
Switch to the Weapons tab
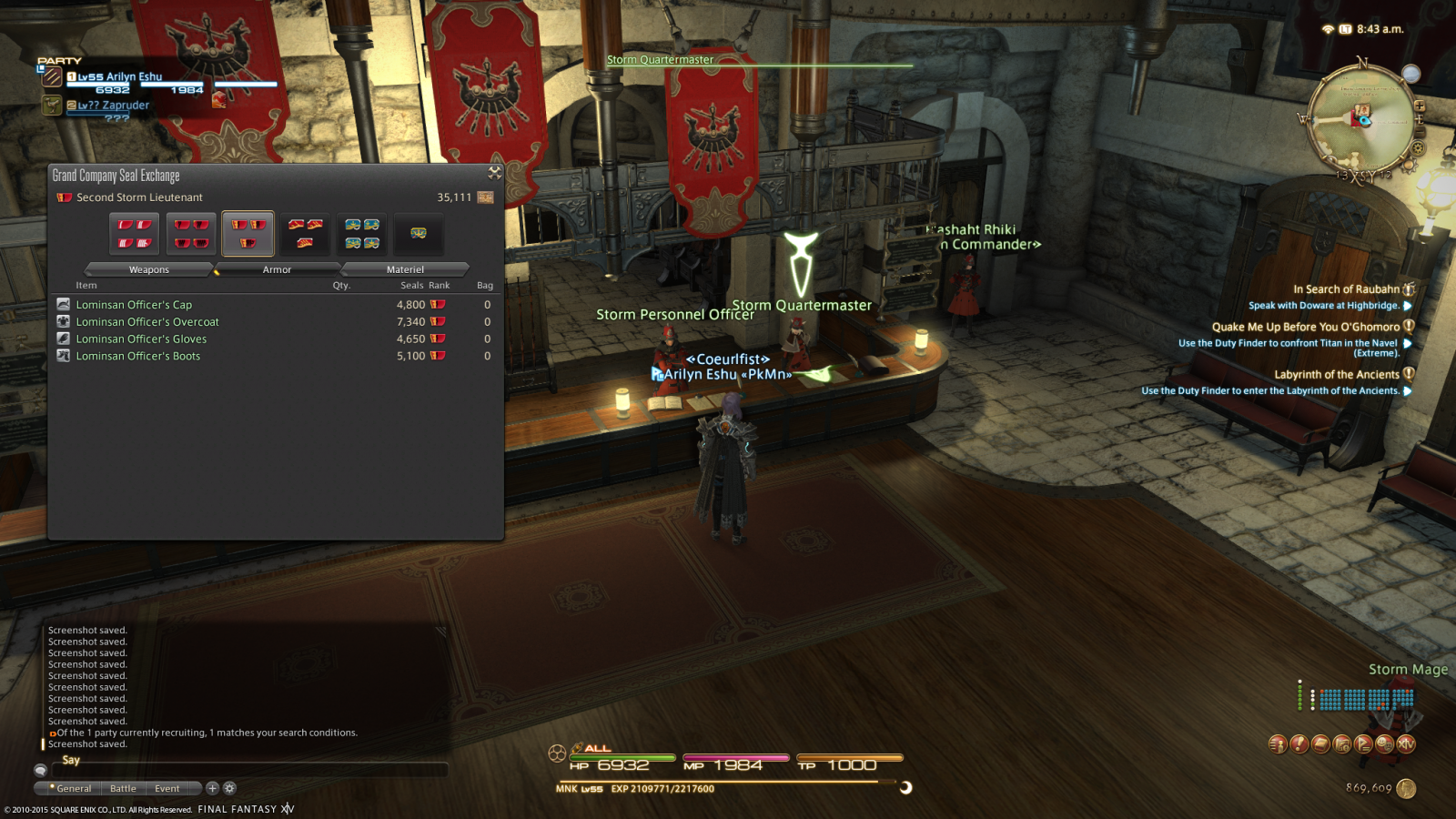149,269
